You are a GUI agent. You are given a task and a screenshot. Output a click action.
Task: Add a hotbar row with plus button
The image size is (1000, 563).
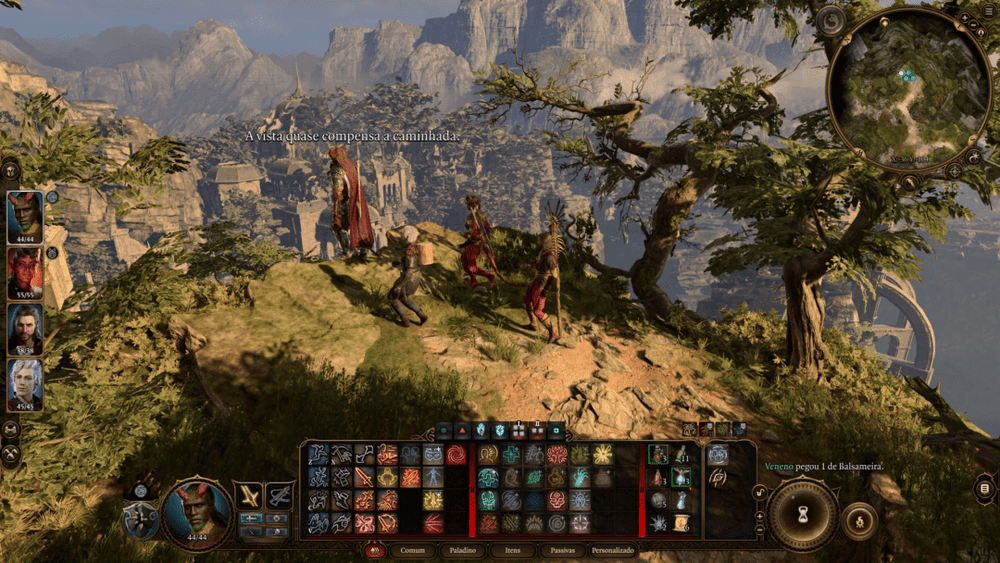[x=758, y=519]
